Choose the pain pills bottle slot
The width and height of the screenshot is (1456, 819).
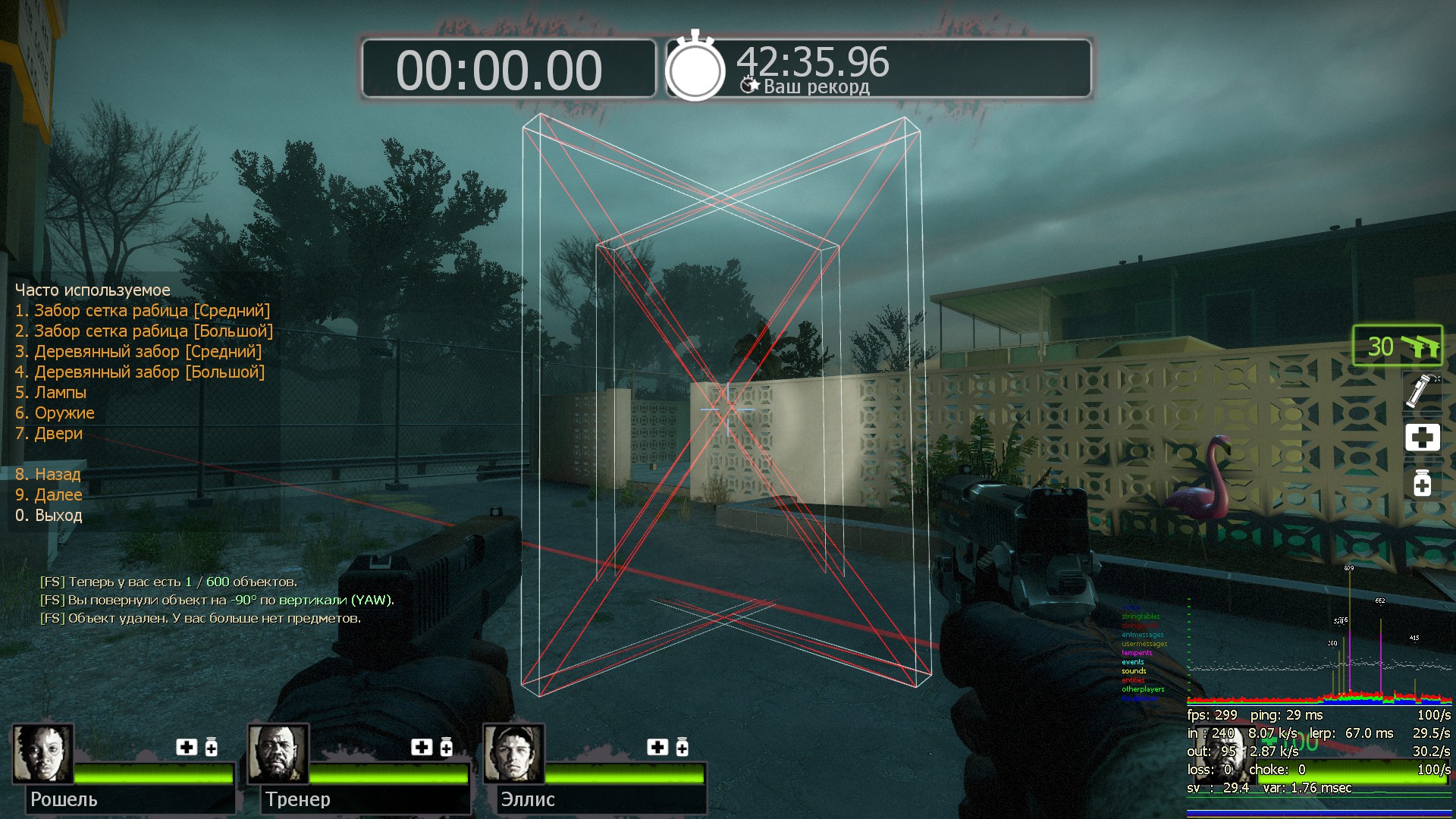[x=1422, y=482]
